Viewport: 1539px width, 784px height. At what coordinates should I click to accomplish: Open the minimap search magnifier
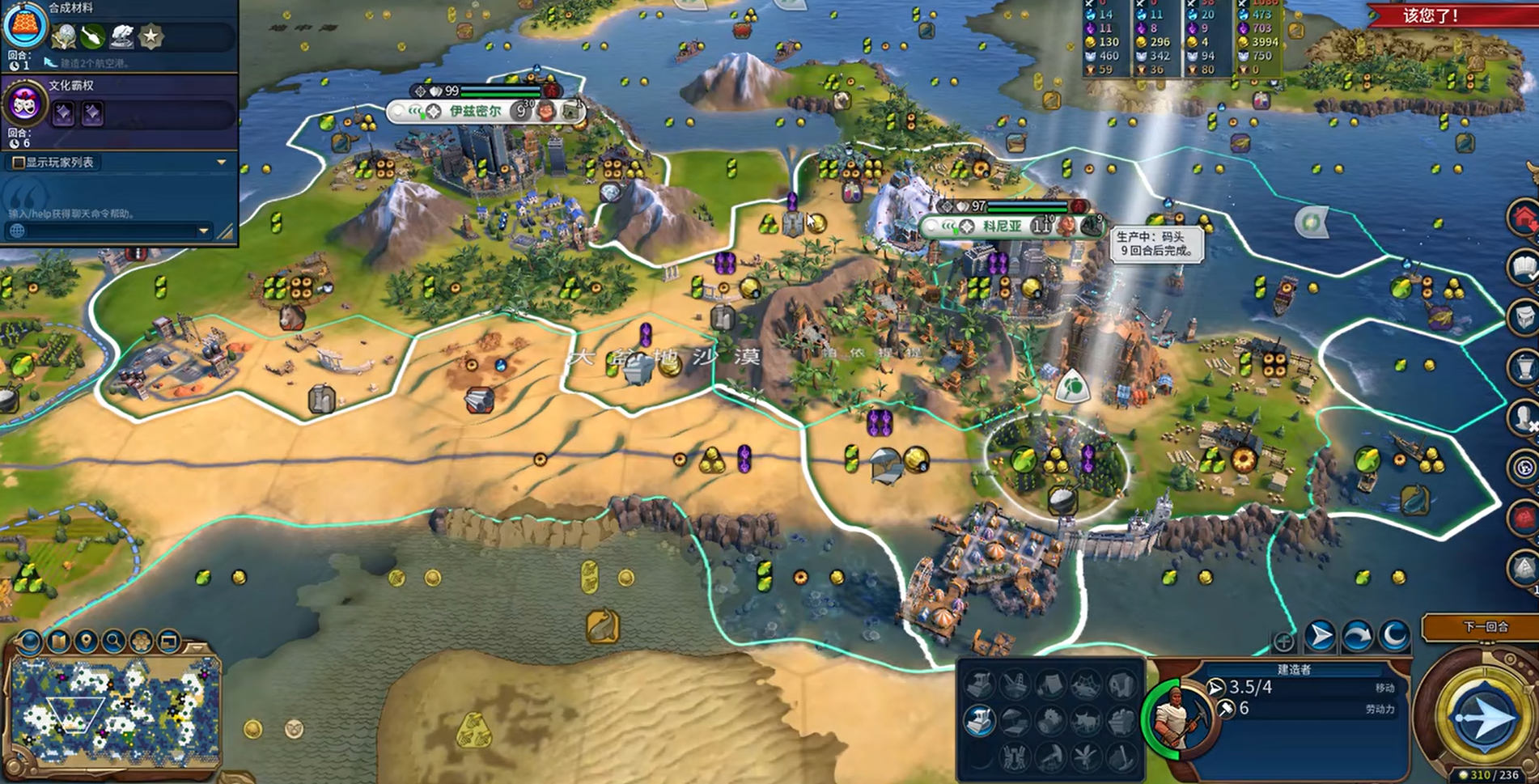(x=113, y=642)
